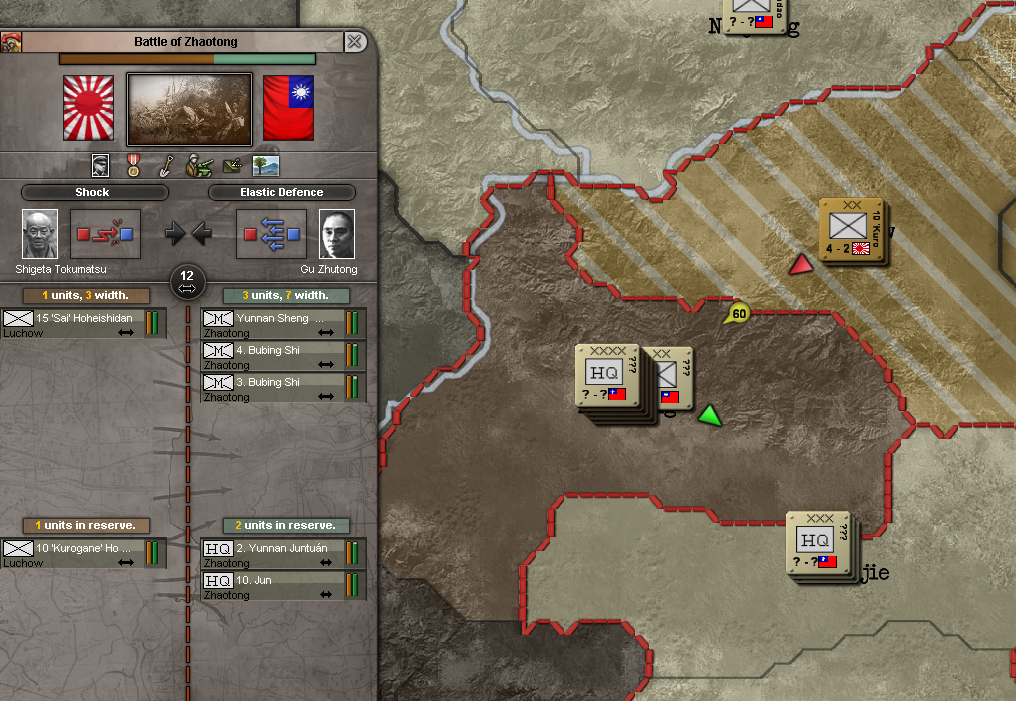Click the shovel dig-in modifier icon
The image size is (1016, 701).
point(165,165)
